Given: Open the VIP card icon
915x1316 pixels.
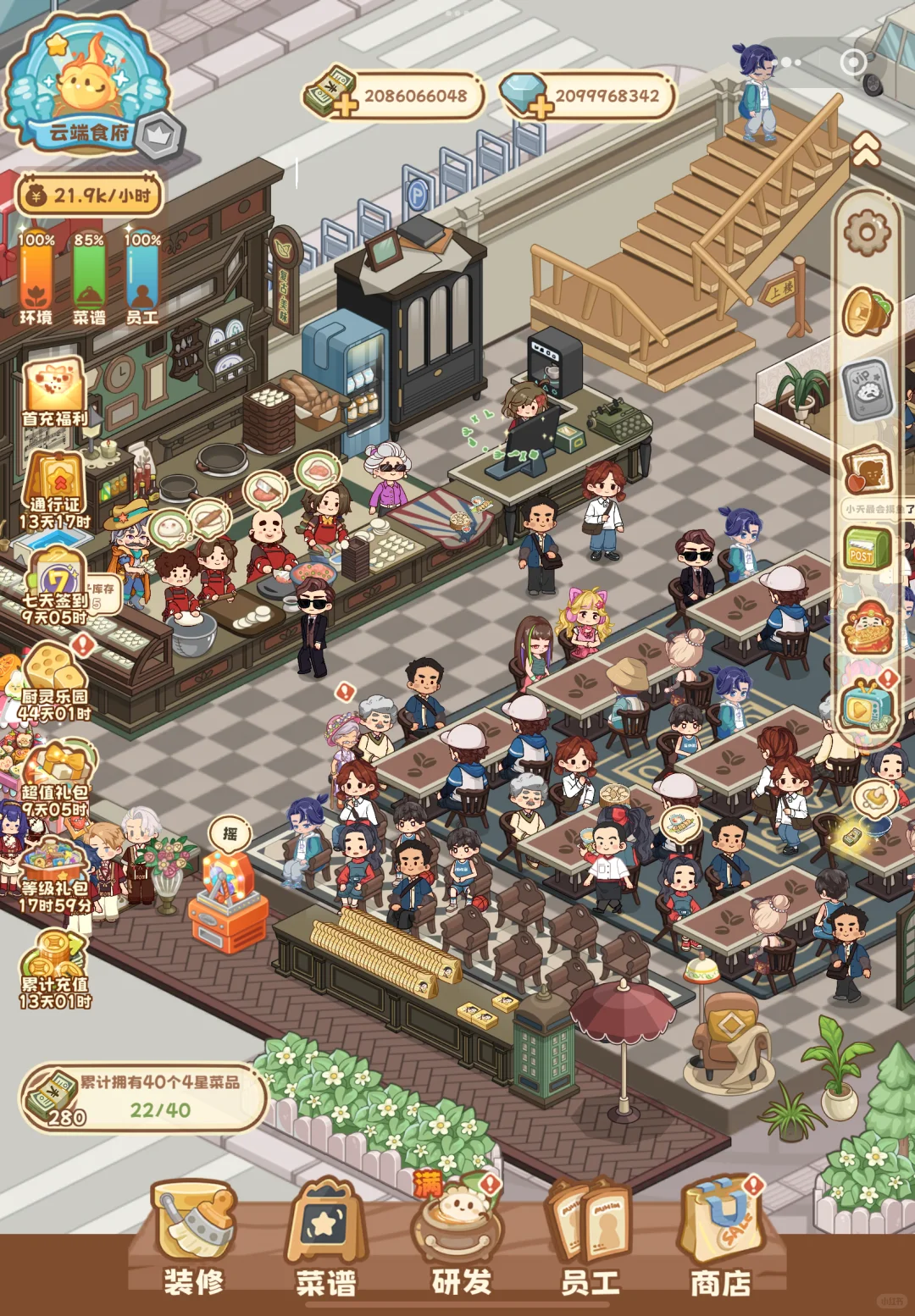Looking at the screenshot, I should (x=867, y=390).
